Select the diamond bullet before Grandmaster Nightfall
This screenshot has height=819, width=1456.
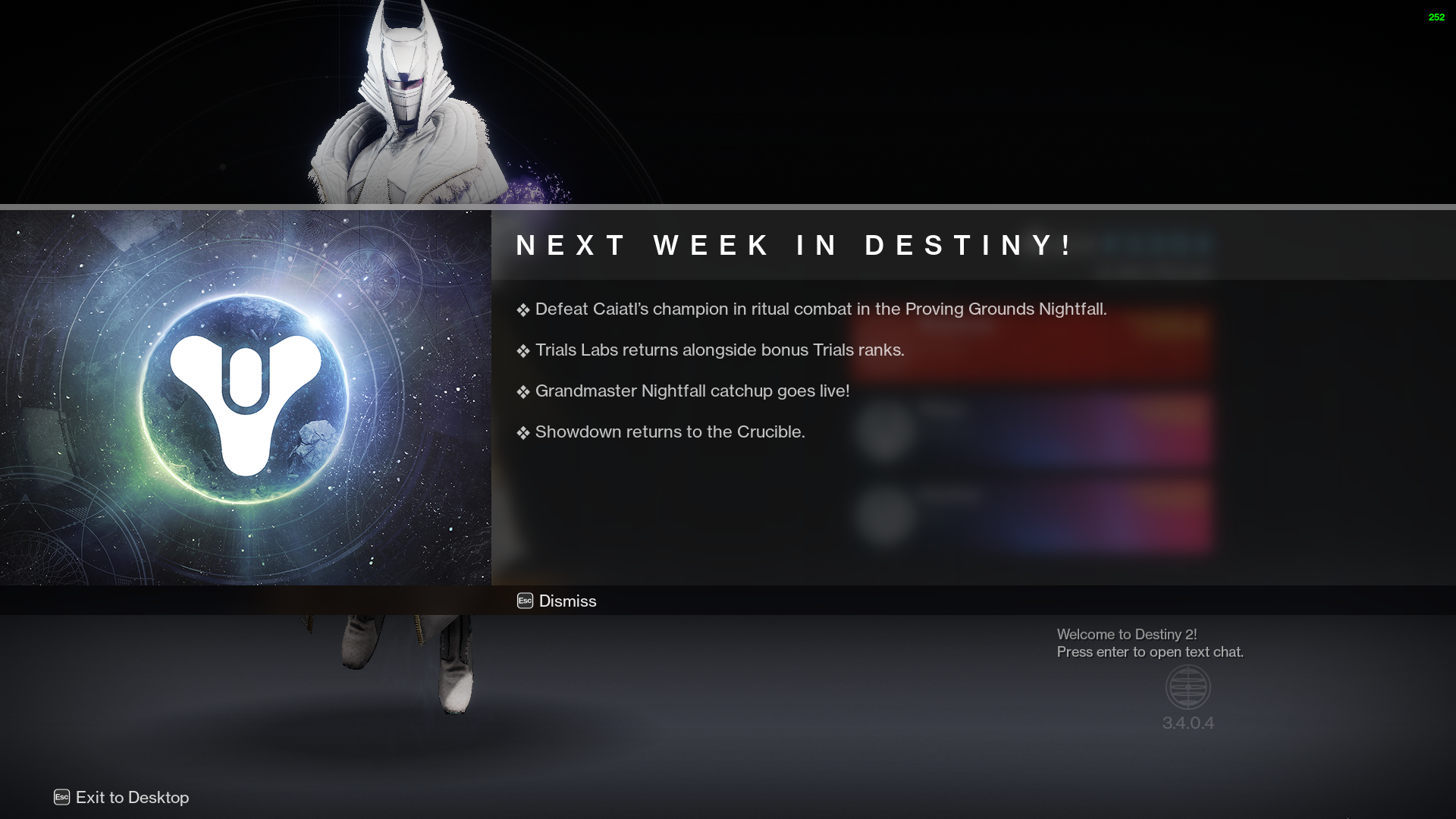522,391
